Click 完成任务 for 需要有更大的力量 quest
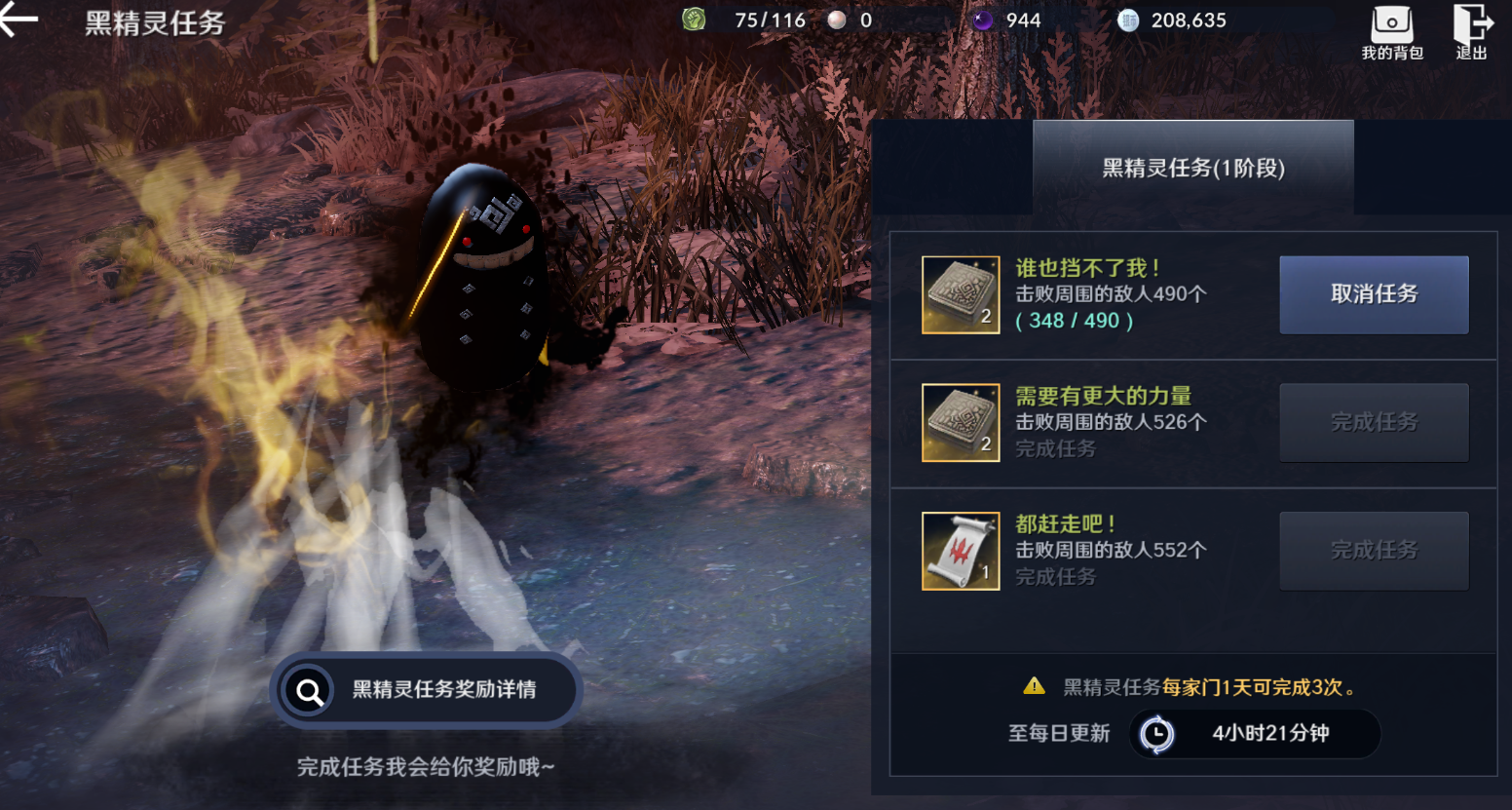Image resolution: width=1512 pixels, height=810 pixels. point(1374,423)
